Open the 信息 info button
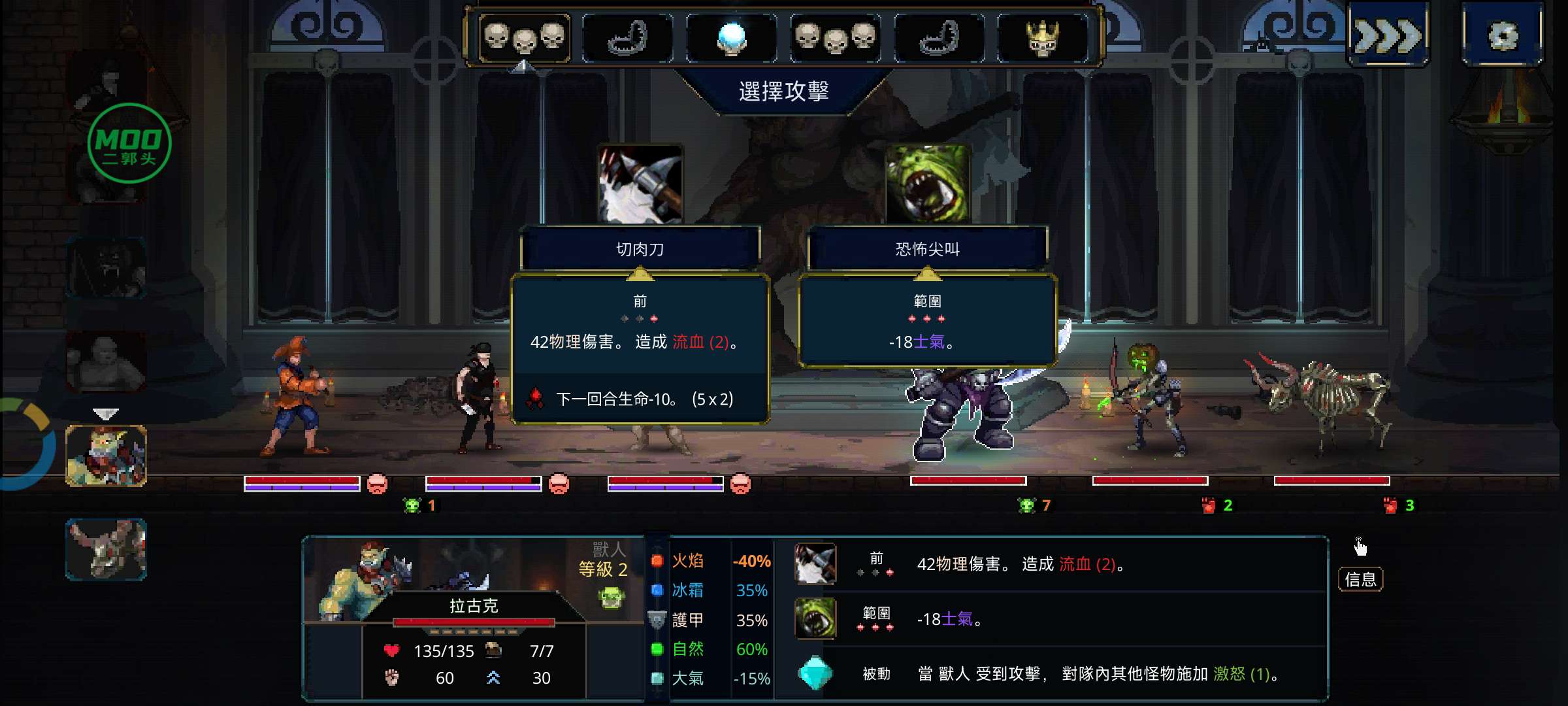 click(1360, 579)
